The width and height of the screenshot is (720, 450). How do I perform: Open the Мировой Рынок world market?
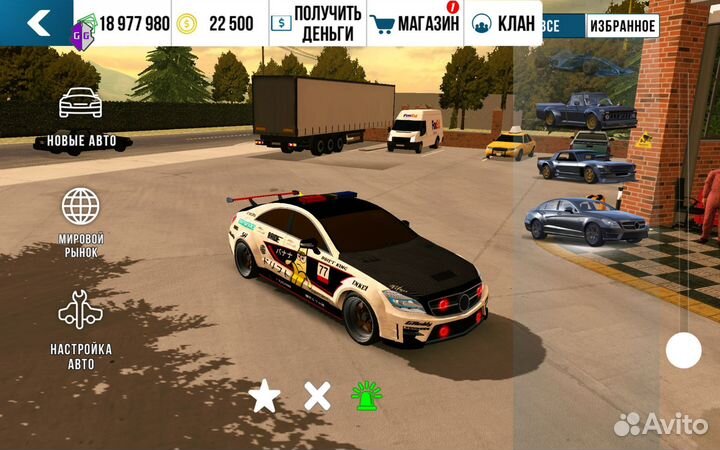81,221
